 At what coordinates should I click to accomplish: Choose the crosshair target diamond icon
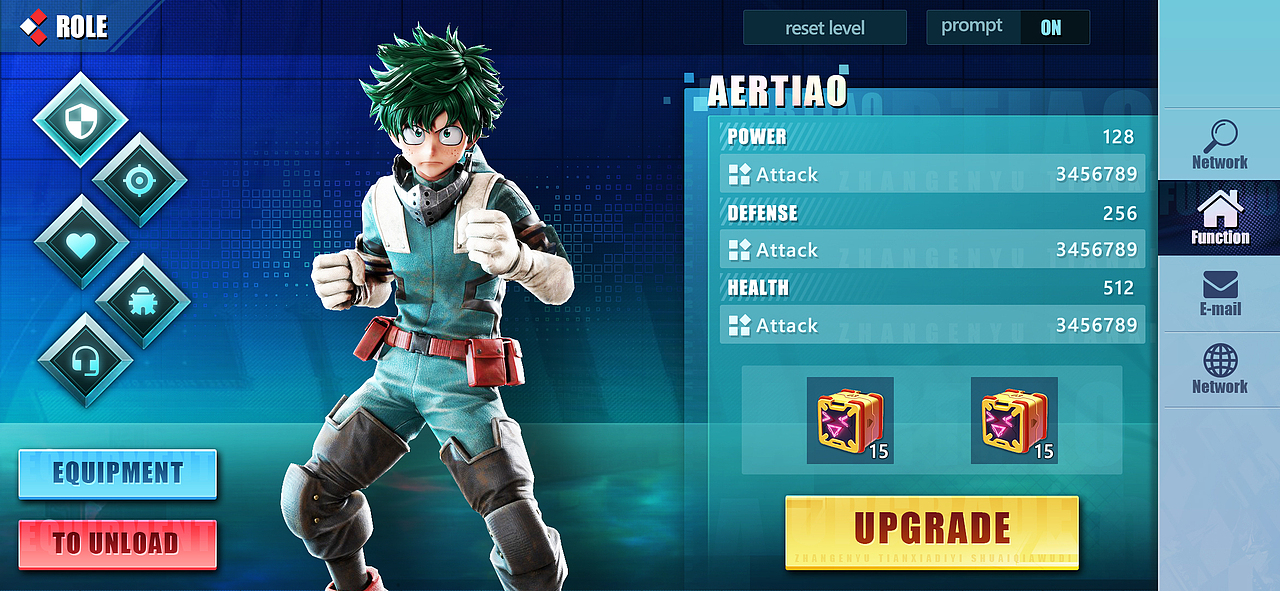click(x=139, y=180)
